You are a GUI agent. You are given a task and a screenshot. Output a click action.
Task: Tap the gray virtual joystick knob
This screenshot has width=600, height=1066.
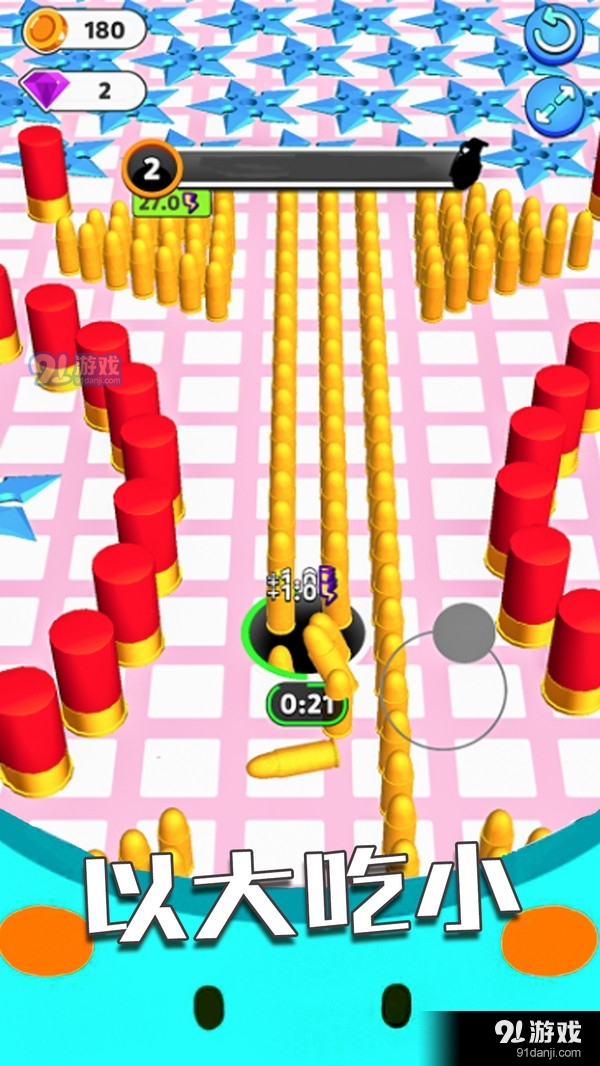464,632
